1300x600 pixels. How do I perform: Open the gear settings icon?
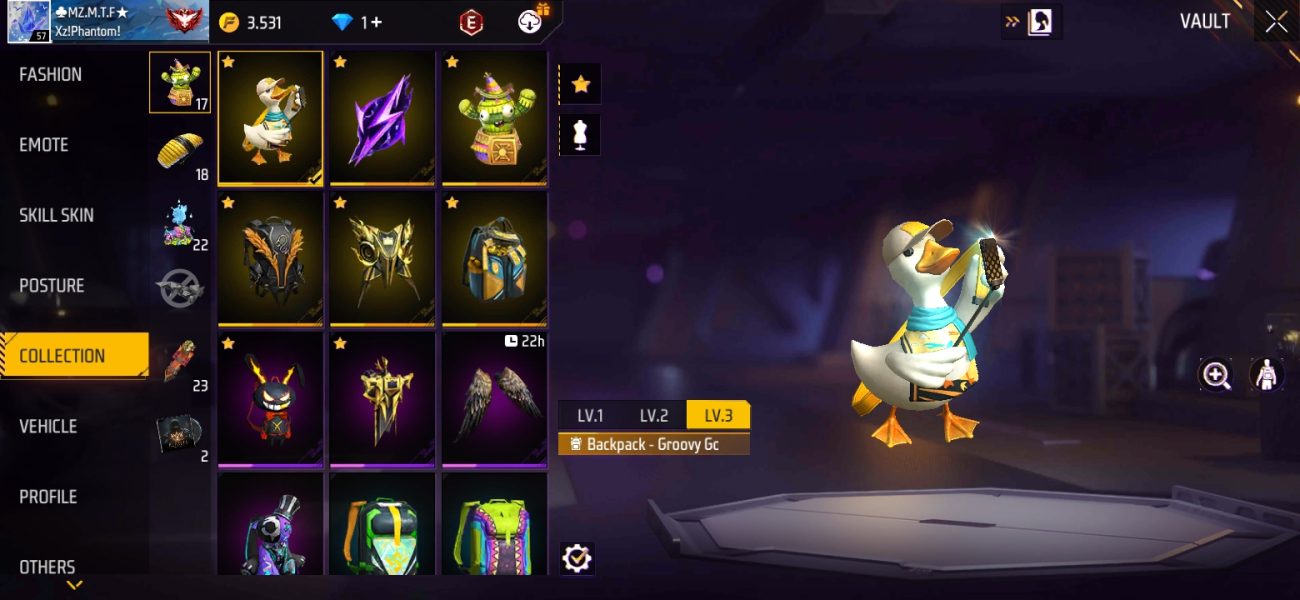tap(577, 558)
